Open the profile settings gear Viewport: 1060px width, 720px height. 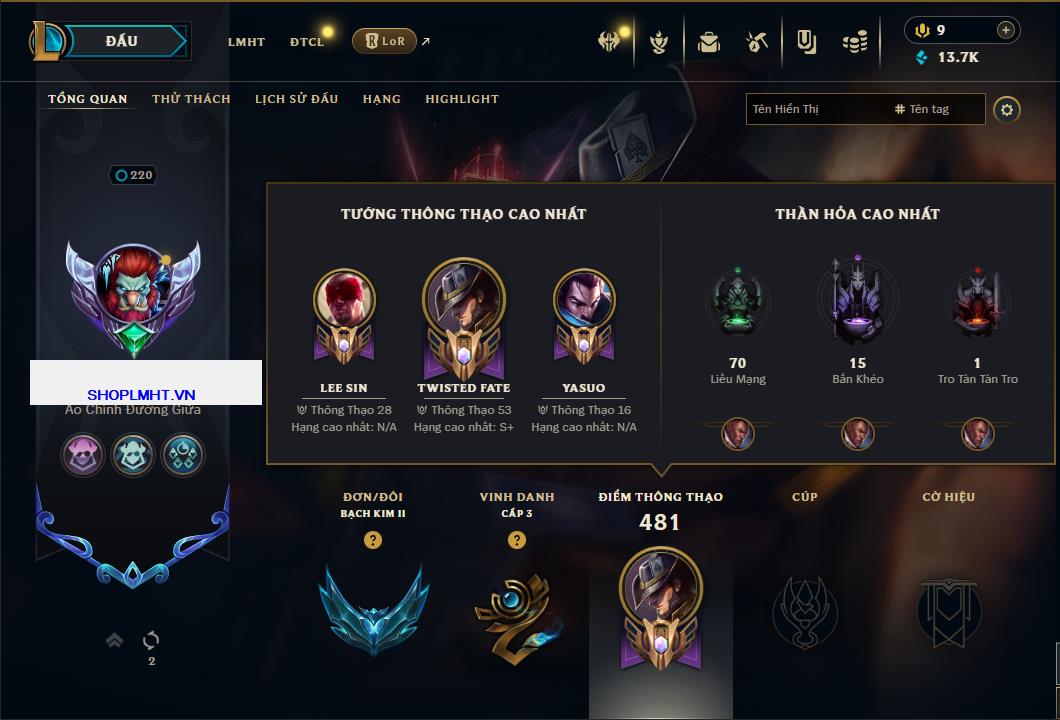1007,109
